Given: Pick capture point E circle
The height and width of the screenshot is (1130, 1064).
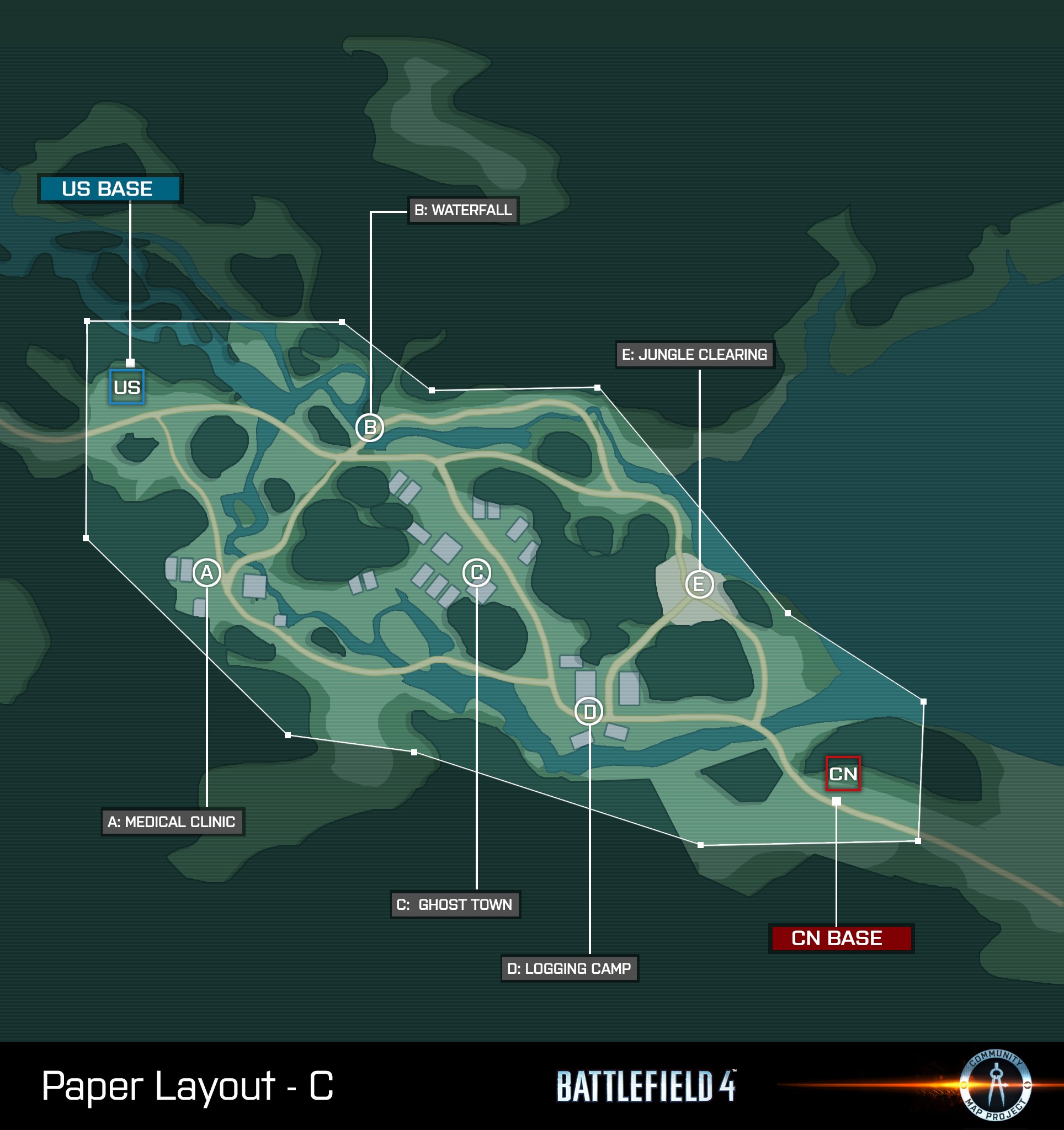Looking at the screenshot, I should [x=699, y=584].
